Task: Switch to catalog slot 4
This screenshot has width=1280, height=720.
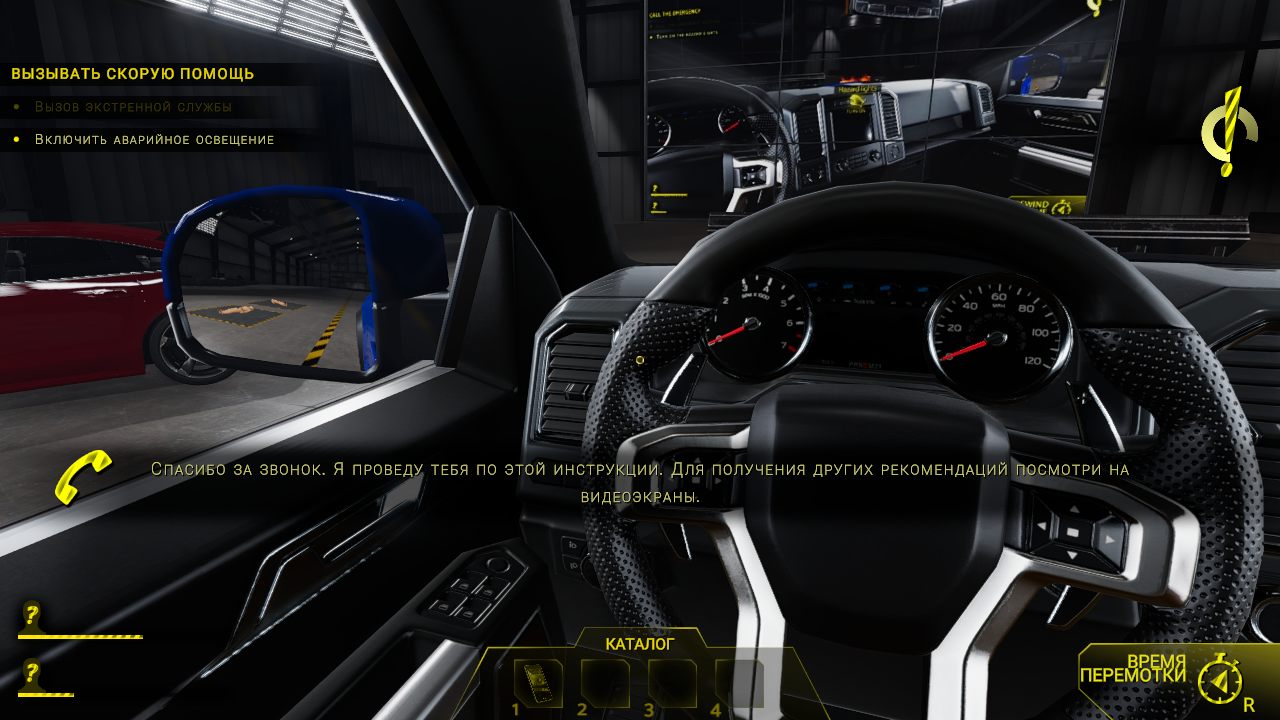Action: (737, 680)
